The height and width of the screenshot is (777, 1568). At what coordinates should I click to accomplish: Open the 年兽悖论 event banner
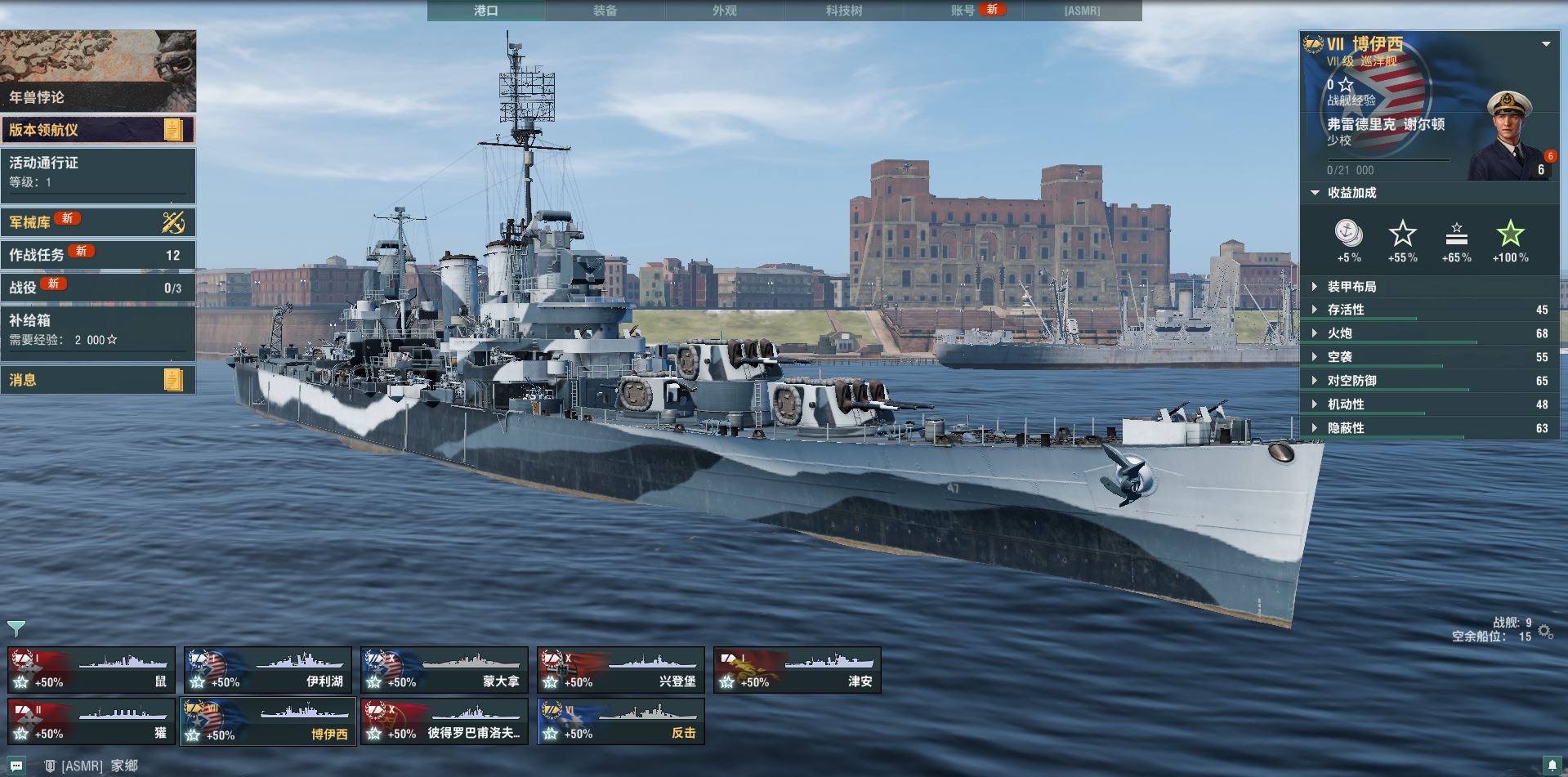(x=98, y=71)
